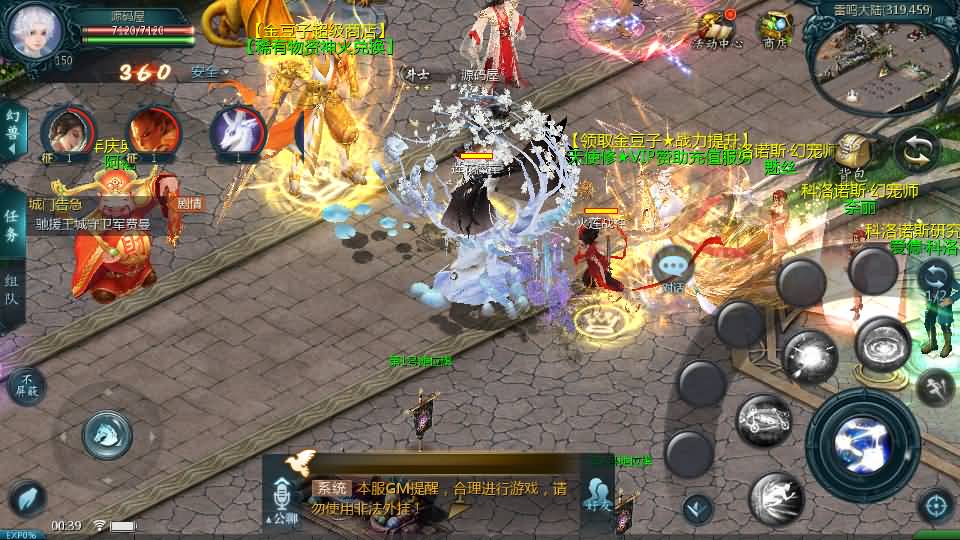Tap the player avatar portrait
960x540 pixels.
(x=36, y=30)
